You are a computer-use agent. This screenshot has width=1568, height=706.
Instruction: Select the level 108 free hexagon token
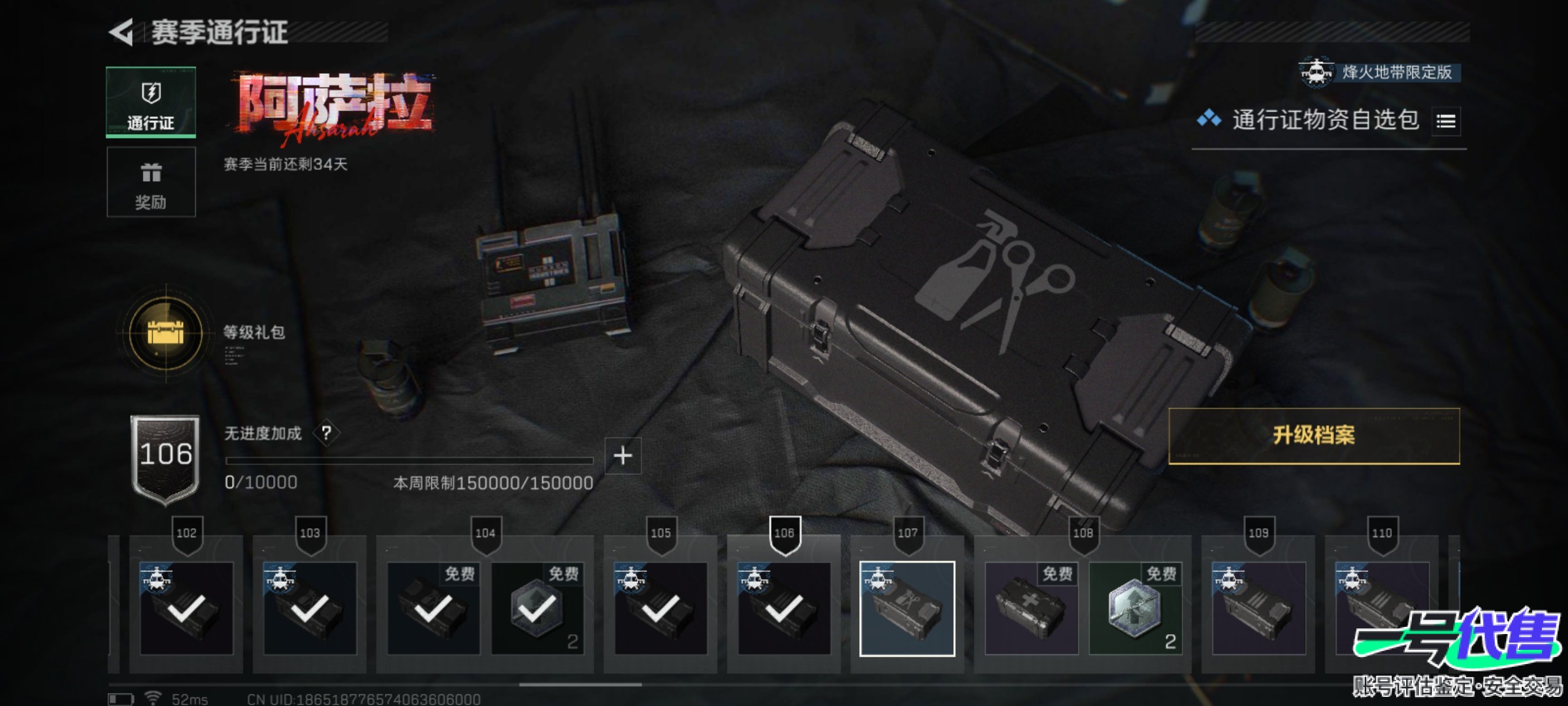coord(1135,609)
